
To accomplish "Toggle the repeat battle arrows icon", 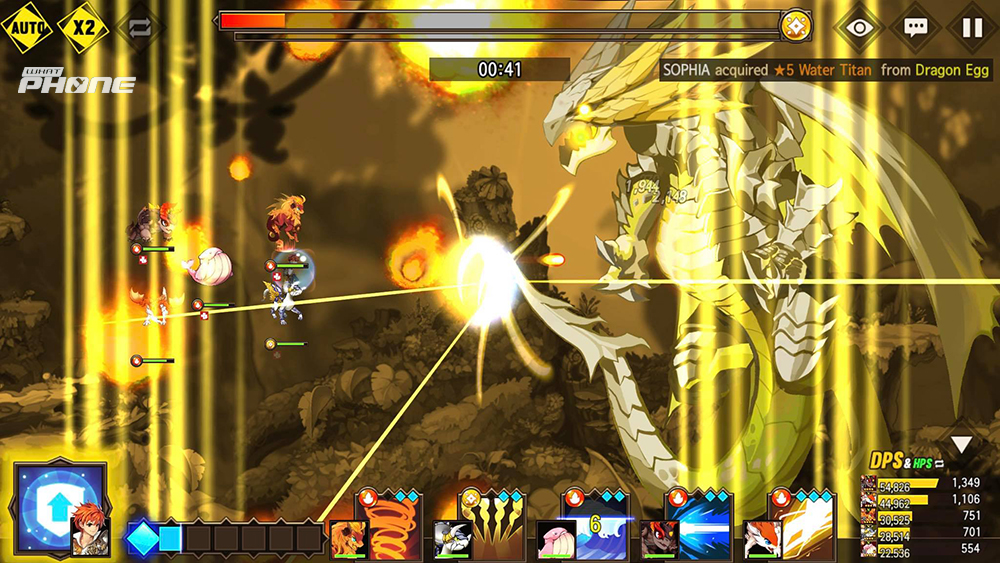I will pyautogui.click(x=140, y=27).
